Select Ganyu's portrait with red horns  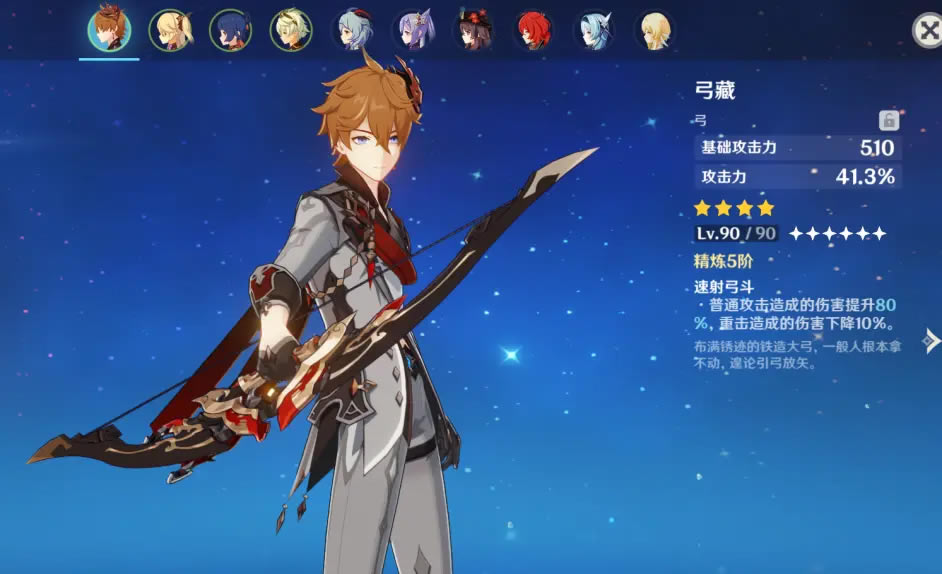coord(353,30)
